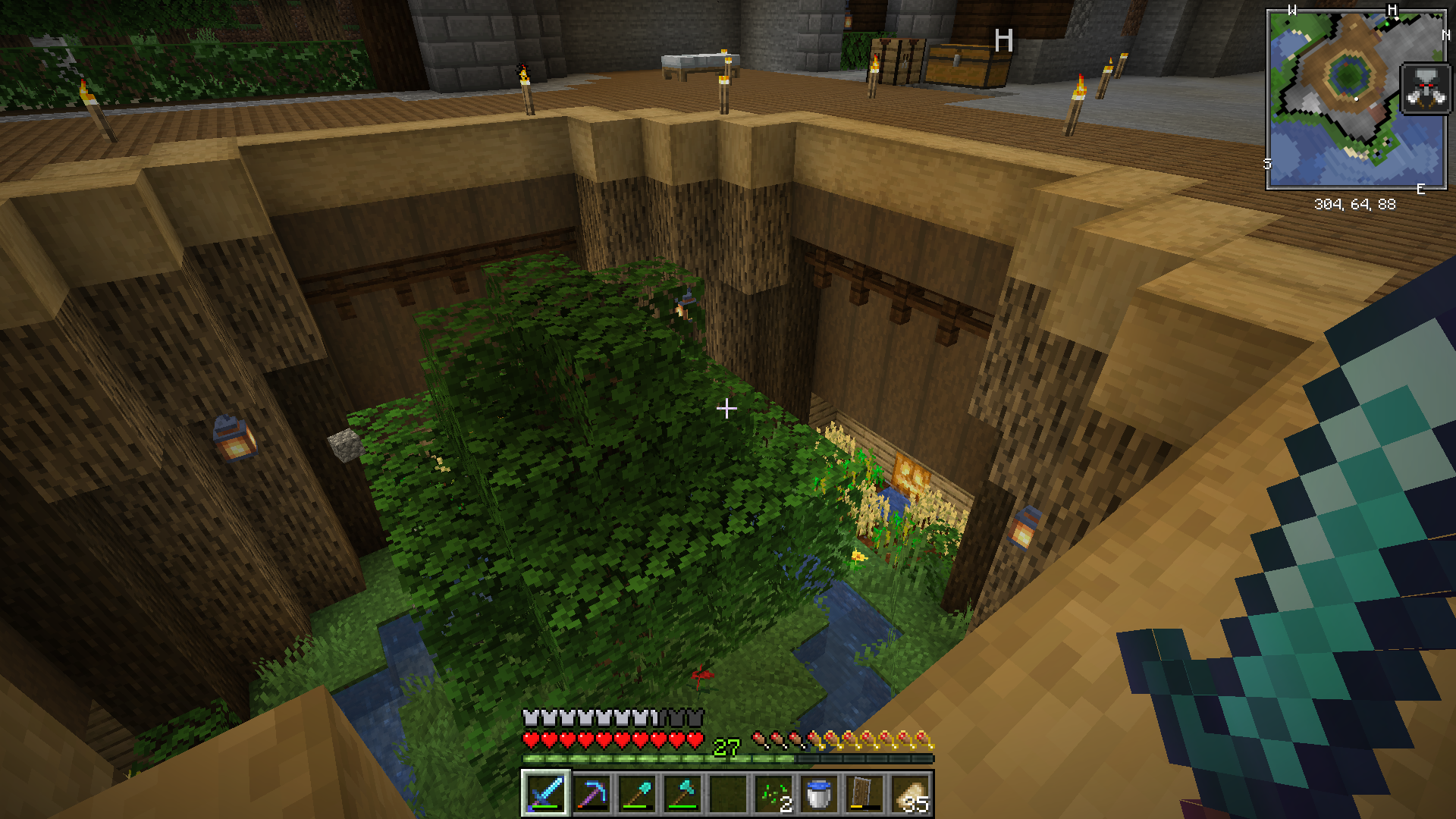Switch to the diamond pickaxe slot
Screen dimensions: 1456x819
click(x=591, y=794)
